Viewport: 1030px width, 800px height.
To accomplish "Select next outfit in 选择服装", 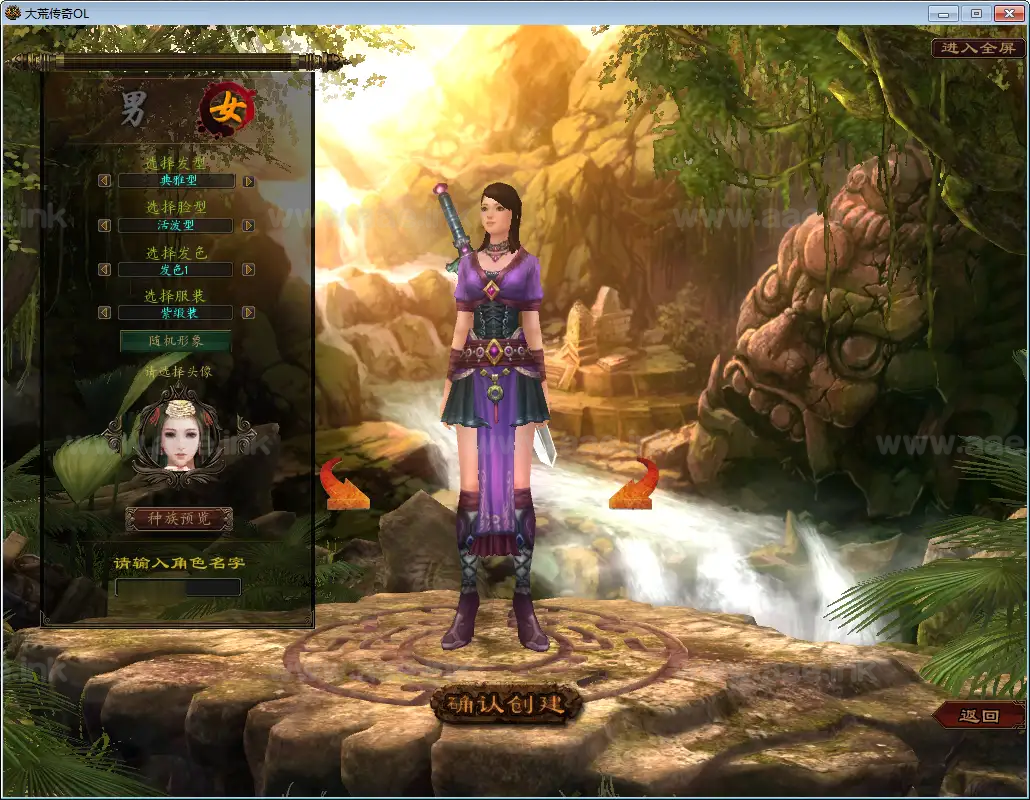I will 248,313.
